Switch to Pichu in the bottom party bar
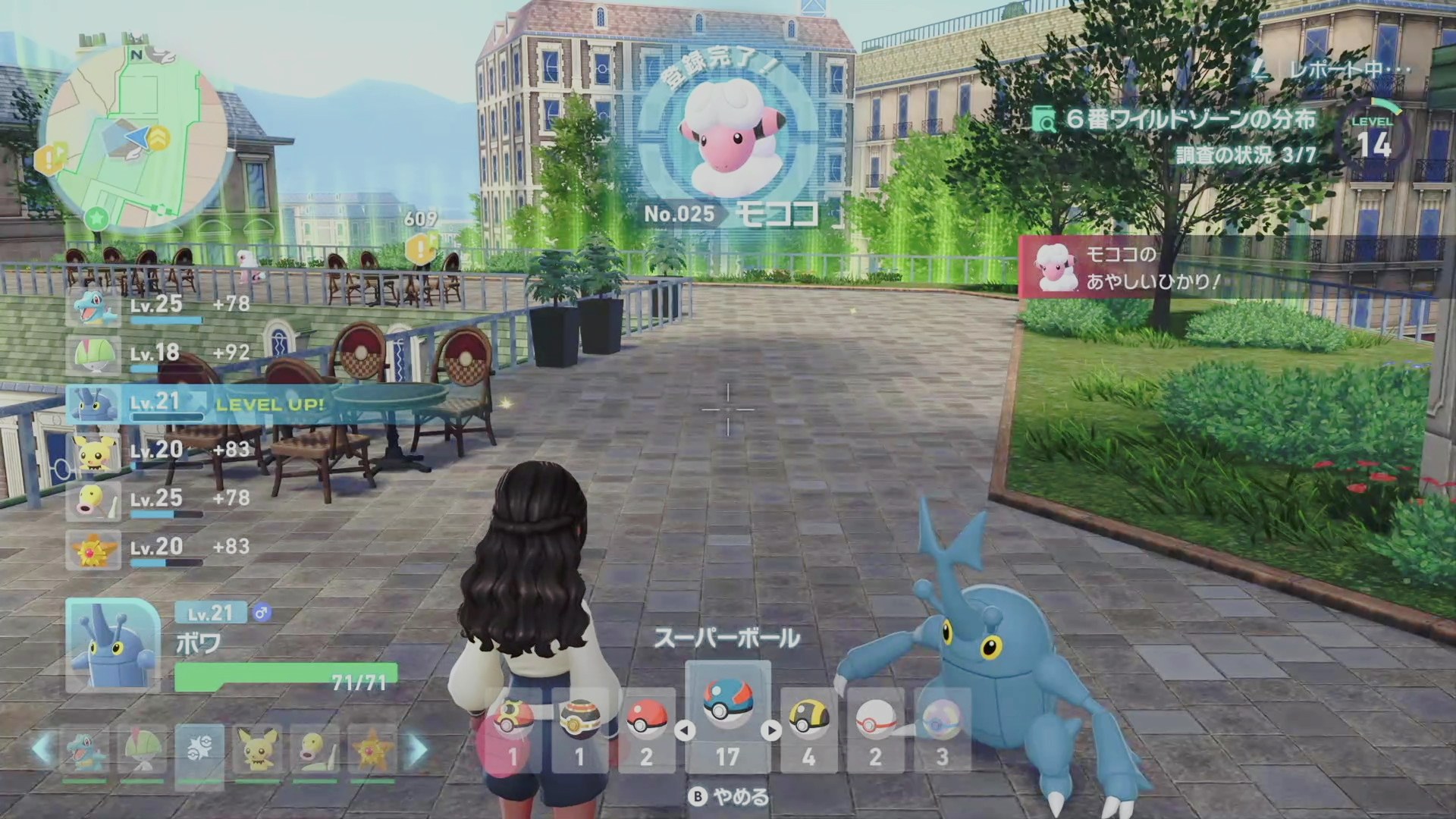The width and height of the screenshot is (1456, 819). click(257, 751)
